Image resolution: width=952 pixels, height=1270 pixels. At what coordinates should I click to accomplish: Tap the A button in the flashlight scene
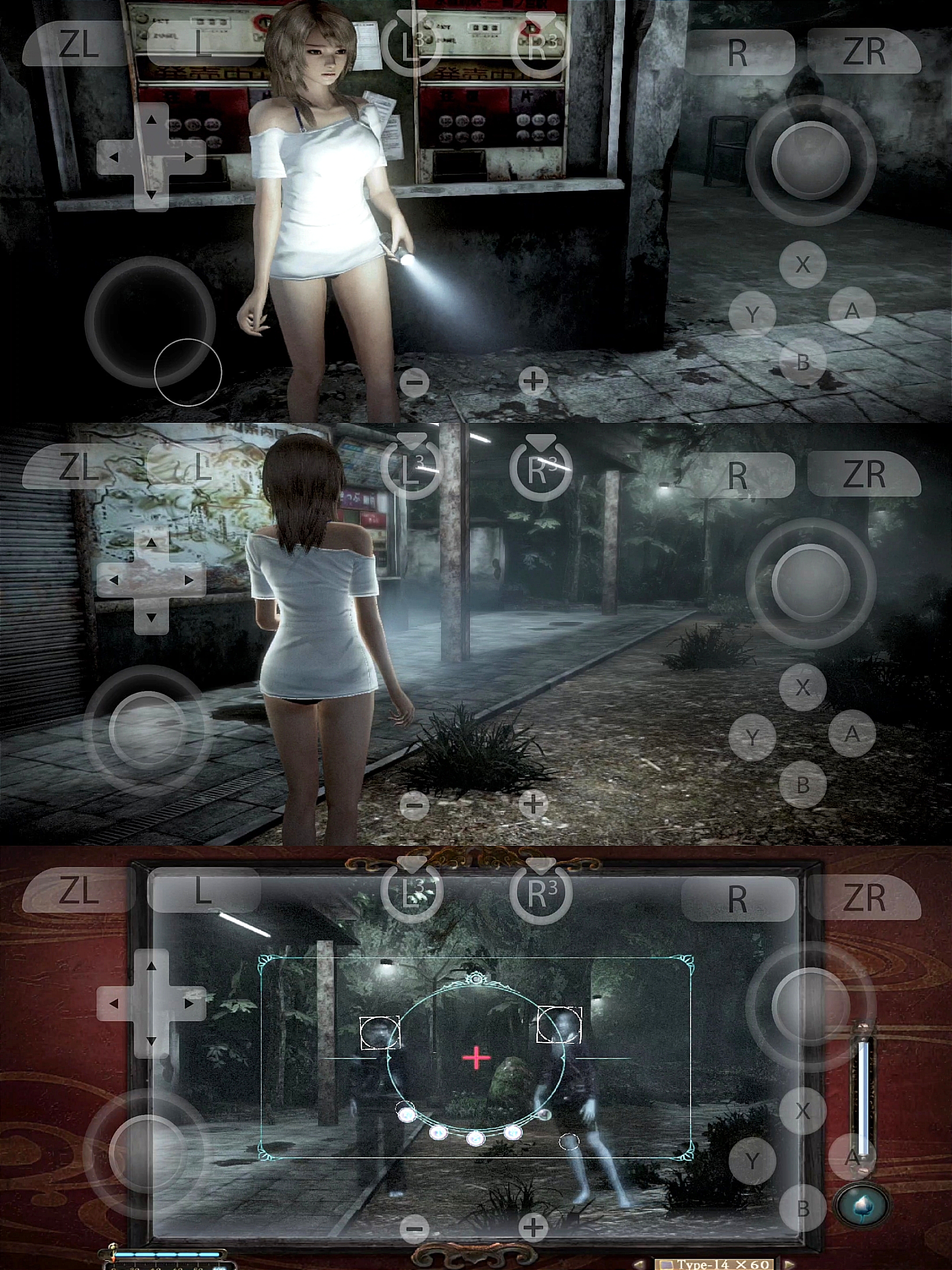852,310
